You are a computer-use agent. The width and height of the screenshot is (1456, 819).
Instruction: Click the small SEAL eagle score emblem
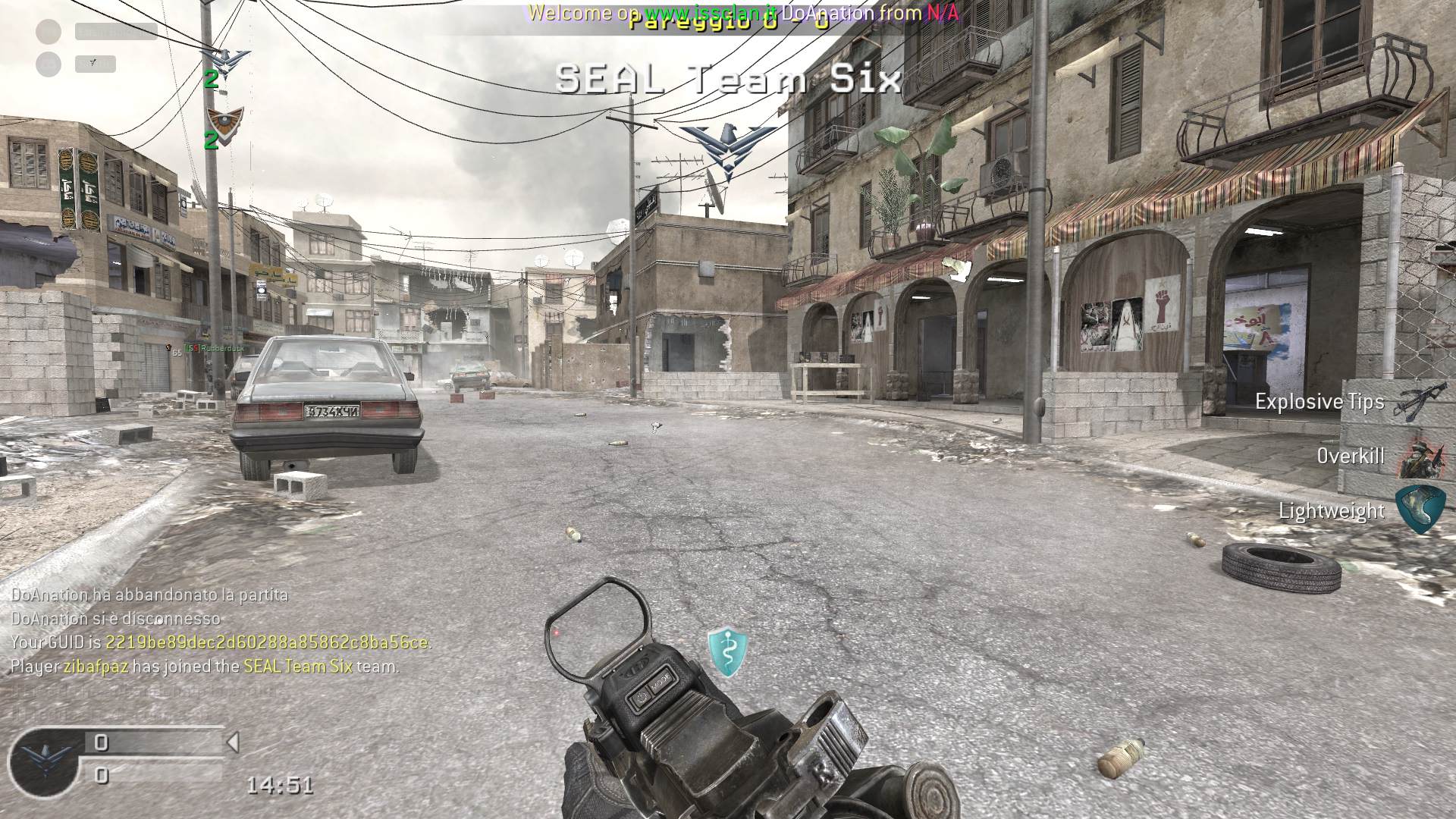[225, 58]
